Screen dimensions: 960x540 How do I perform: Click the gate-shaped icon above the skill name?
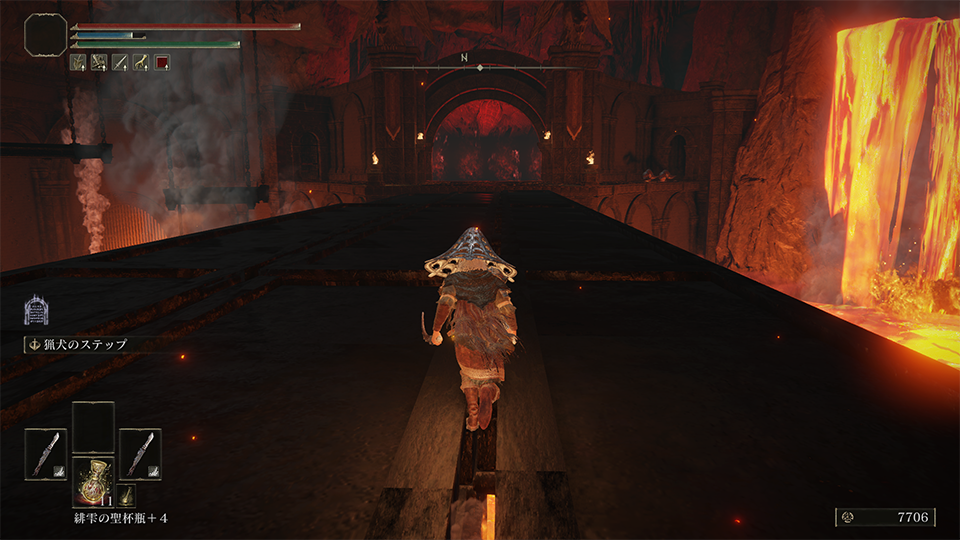click(37, 309)
